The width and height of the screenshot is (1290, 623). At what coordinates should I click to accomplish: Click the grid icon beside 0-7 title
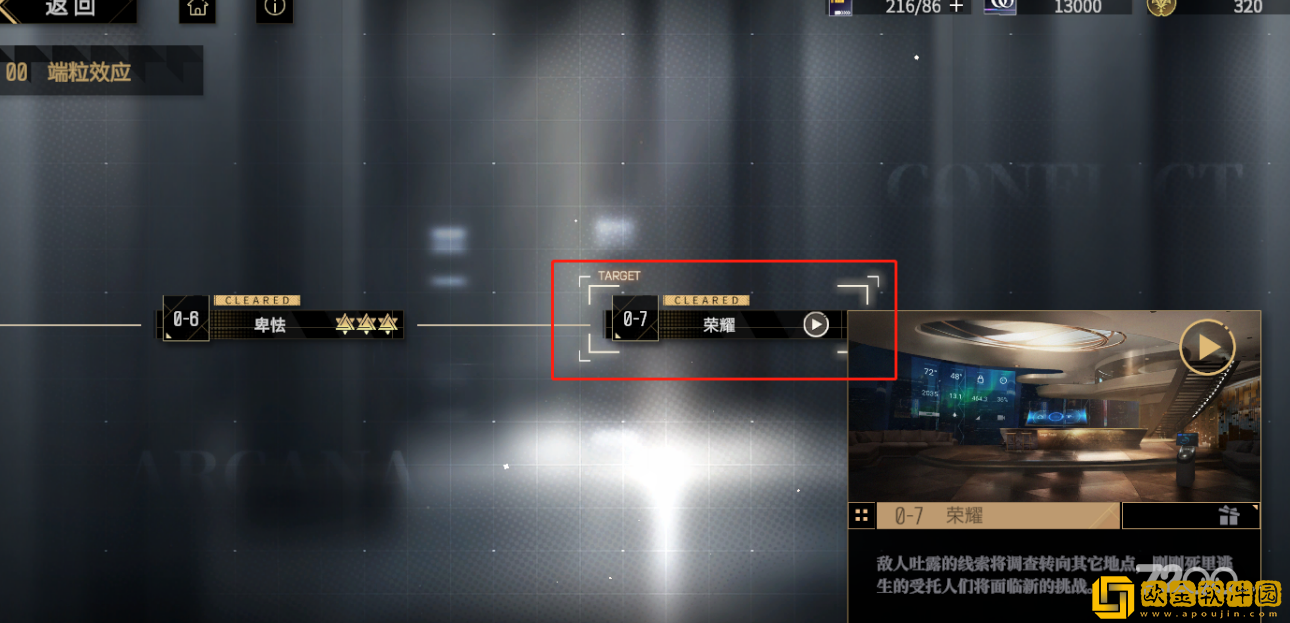tap(860, 516)
